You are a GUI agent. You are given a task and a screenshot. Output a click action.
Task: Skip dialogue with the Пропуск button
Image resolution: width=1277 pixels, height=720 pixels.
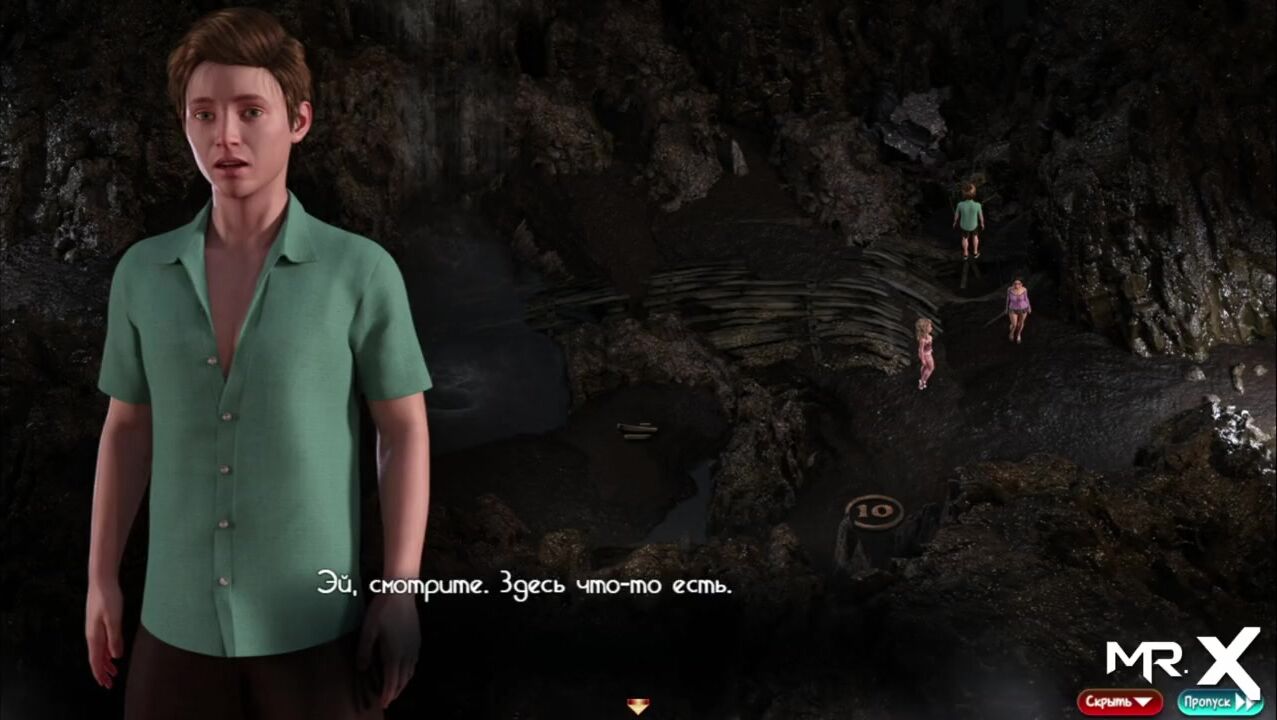point(1219,702)
